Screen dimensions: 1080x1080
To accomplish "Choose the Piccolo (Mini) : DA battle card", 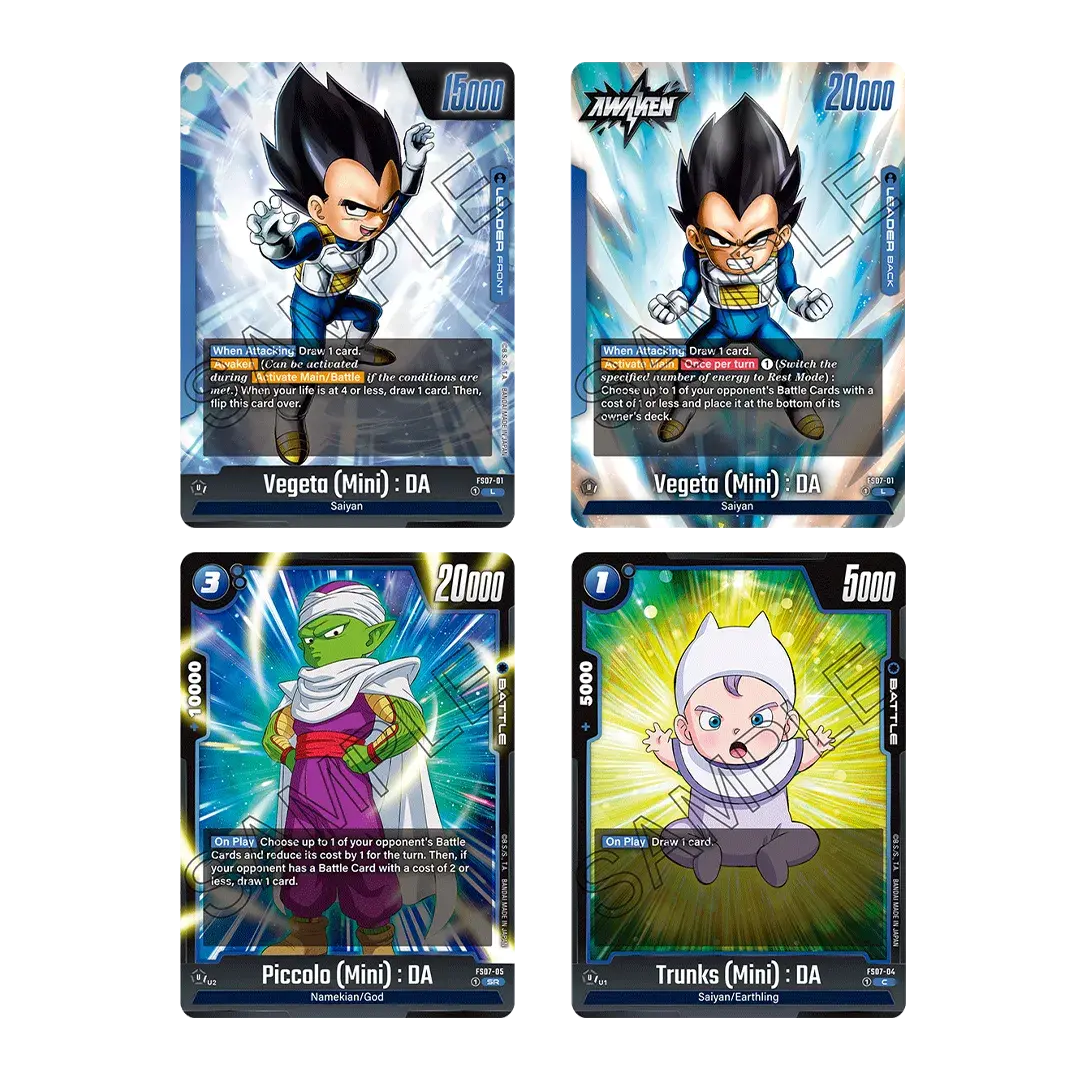I will [x=347, y=785].
